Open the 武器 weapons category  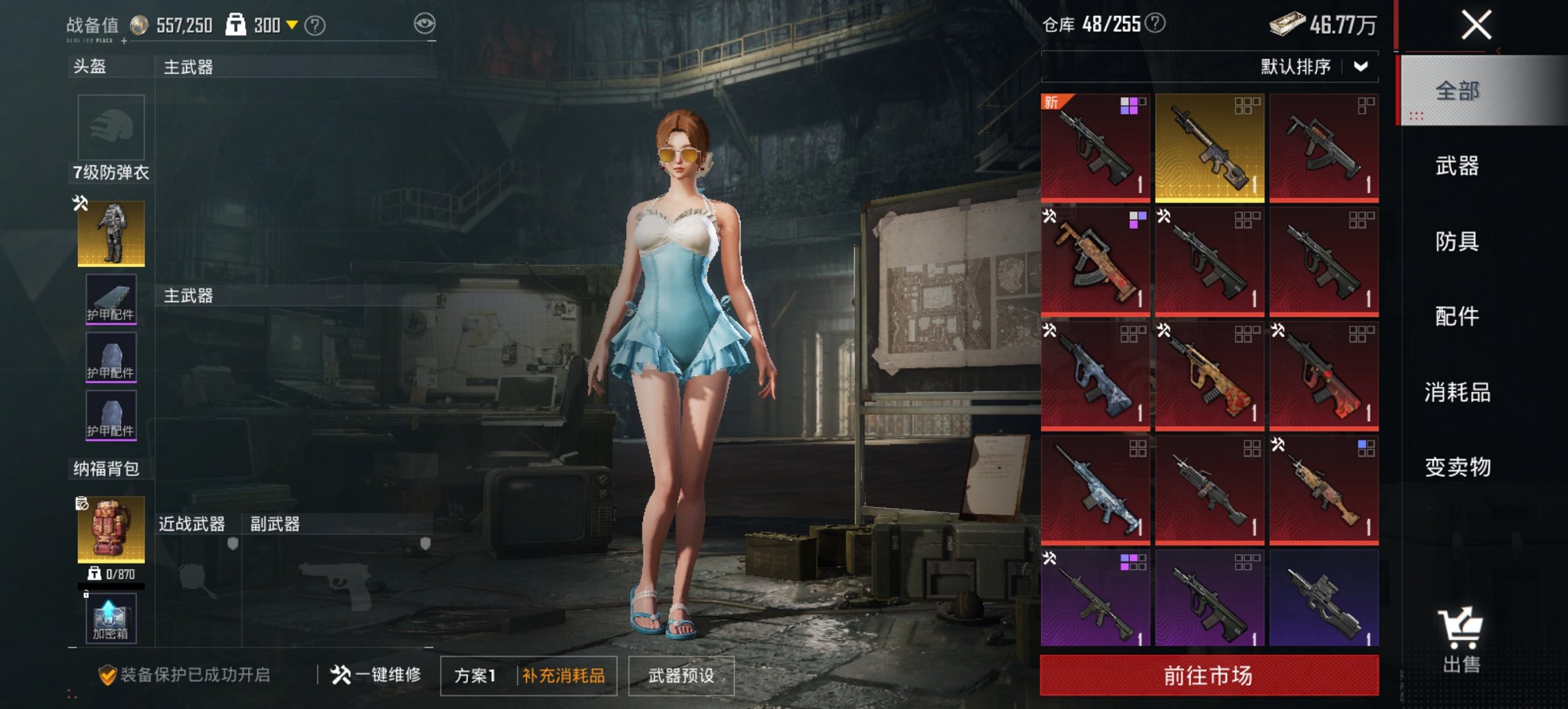1457,166
